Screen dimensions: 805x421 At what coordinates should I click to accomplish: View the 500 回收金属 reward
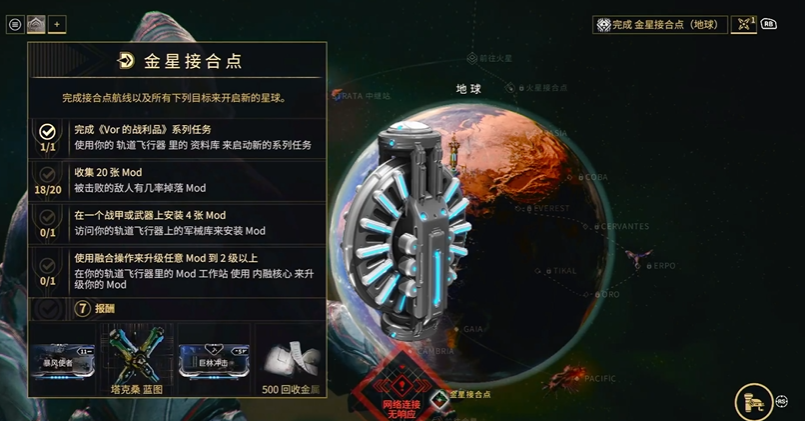(289, 355)
